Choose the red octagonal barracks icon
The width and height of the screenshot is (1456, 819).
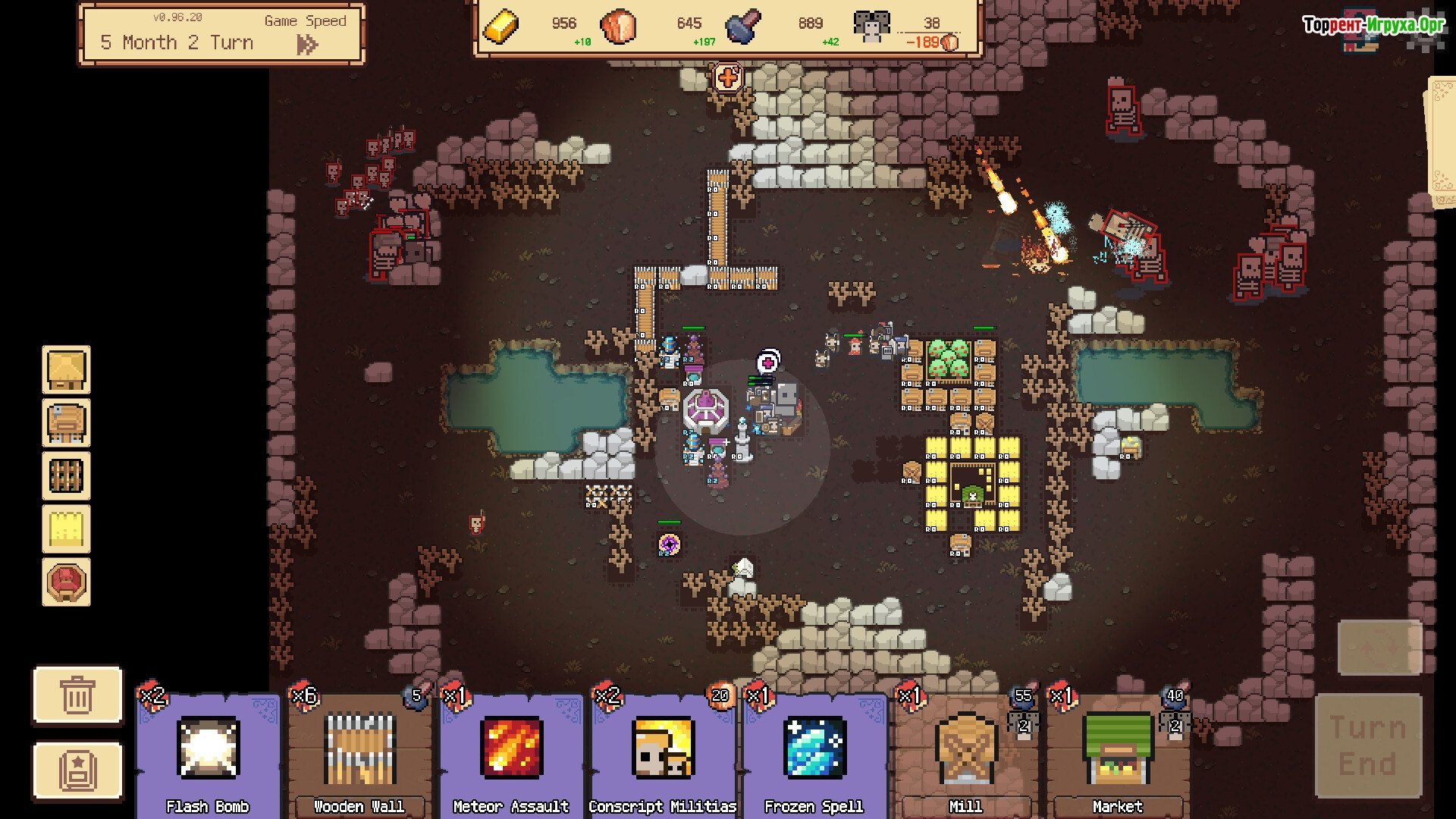click(x=66, y=582)
